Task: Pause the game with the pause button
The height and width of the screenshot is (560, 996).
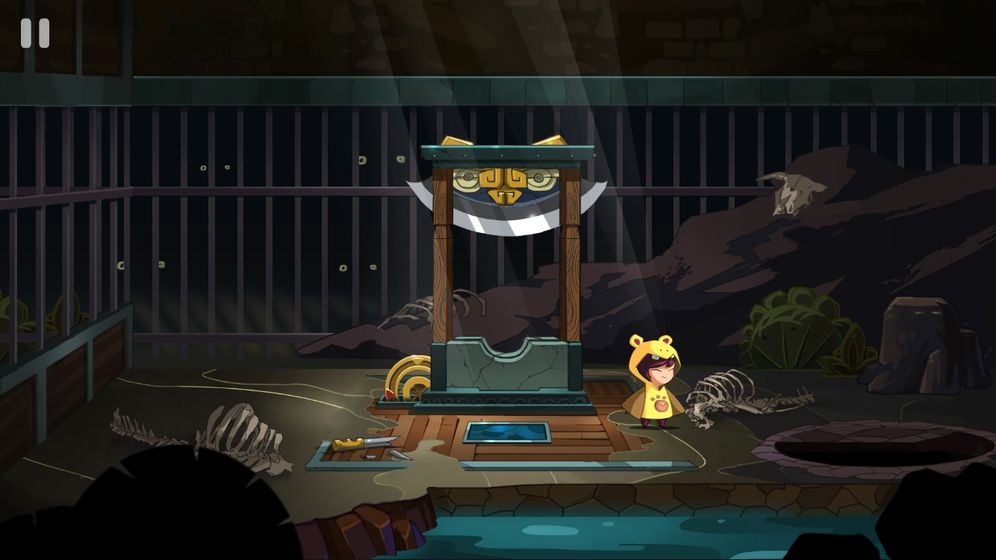Action: click(35, 33)
